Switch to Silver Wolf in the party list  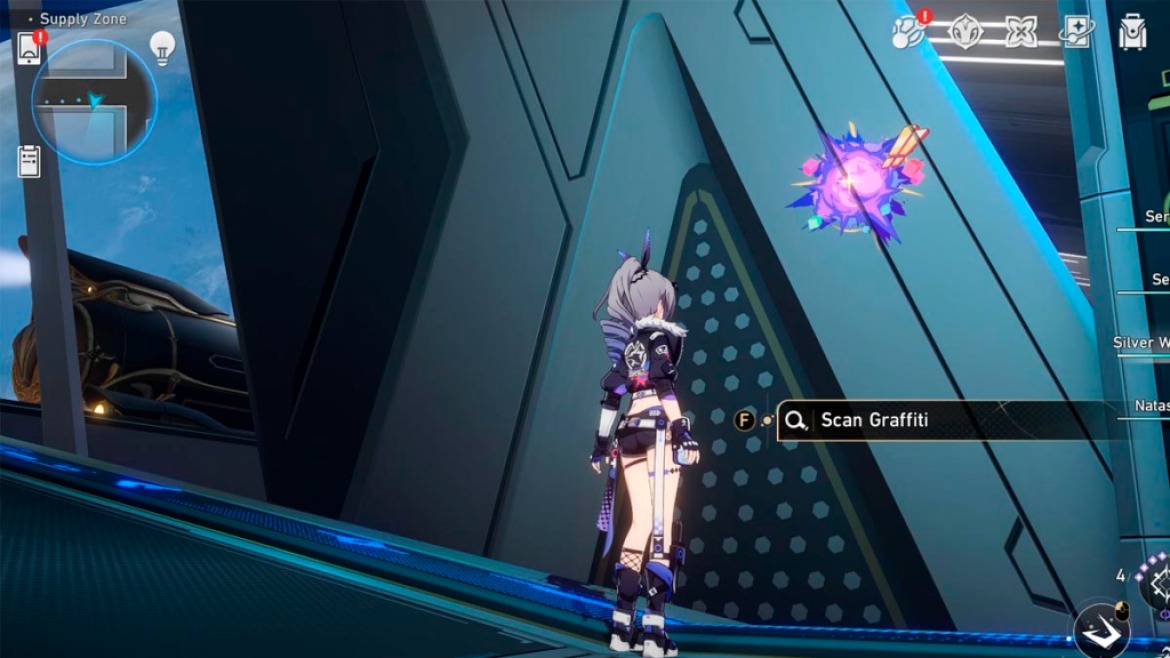pyautogui.click(x=1142, y=343)
